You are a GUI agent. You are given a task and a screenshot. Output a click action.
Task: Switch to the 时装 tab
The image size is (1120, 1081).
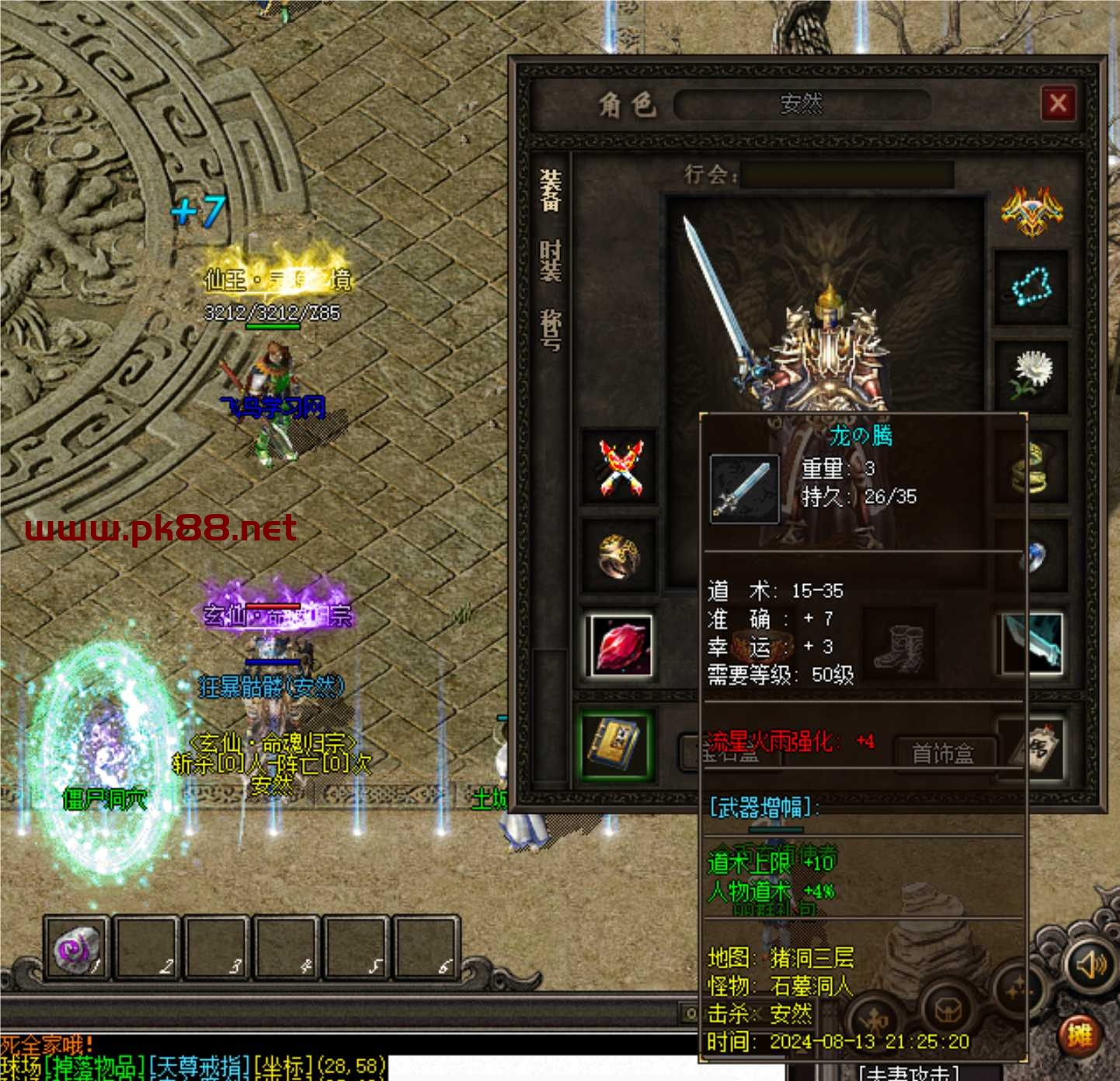click(551, 261)
